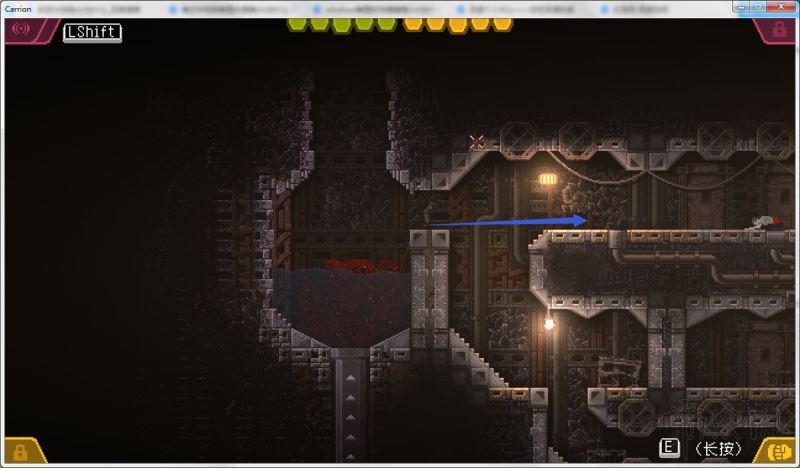The image size is (800, 468).
Task: Select the yellow locked ability slot
Action: (20, 452)
